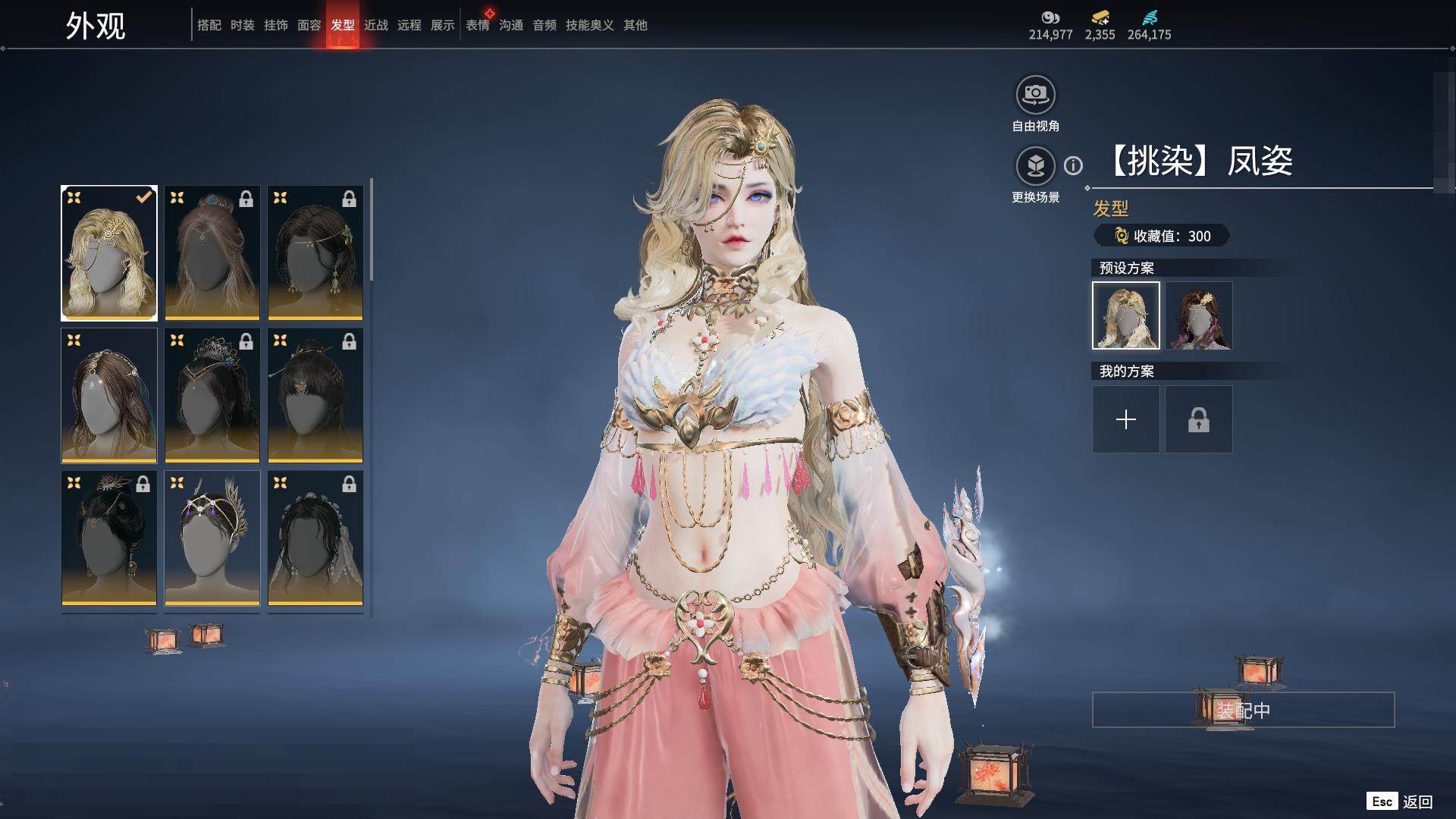Switch to the 面容 tab
1456x819 pixels.
[309, 25]
